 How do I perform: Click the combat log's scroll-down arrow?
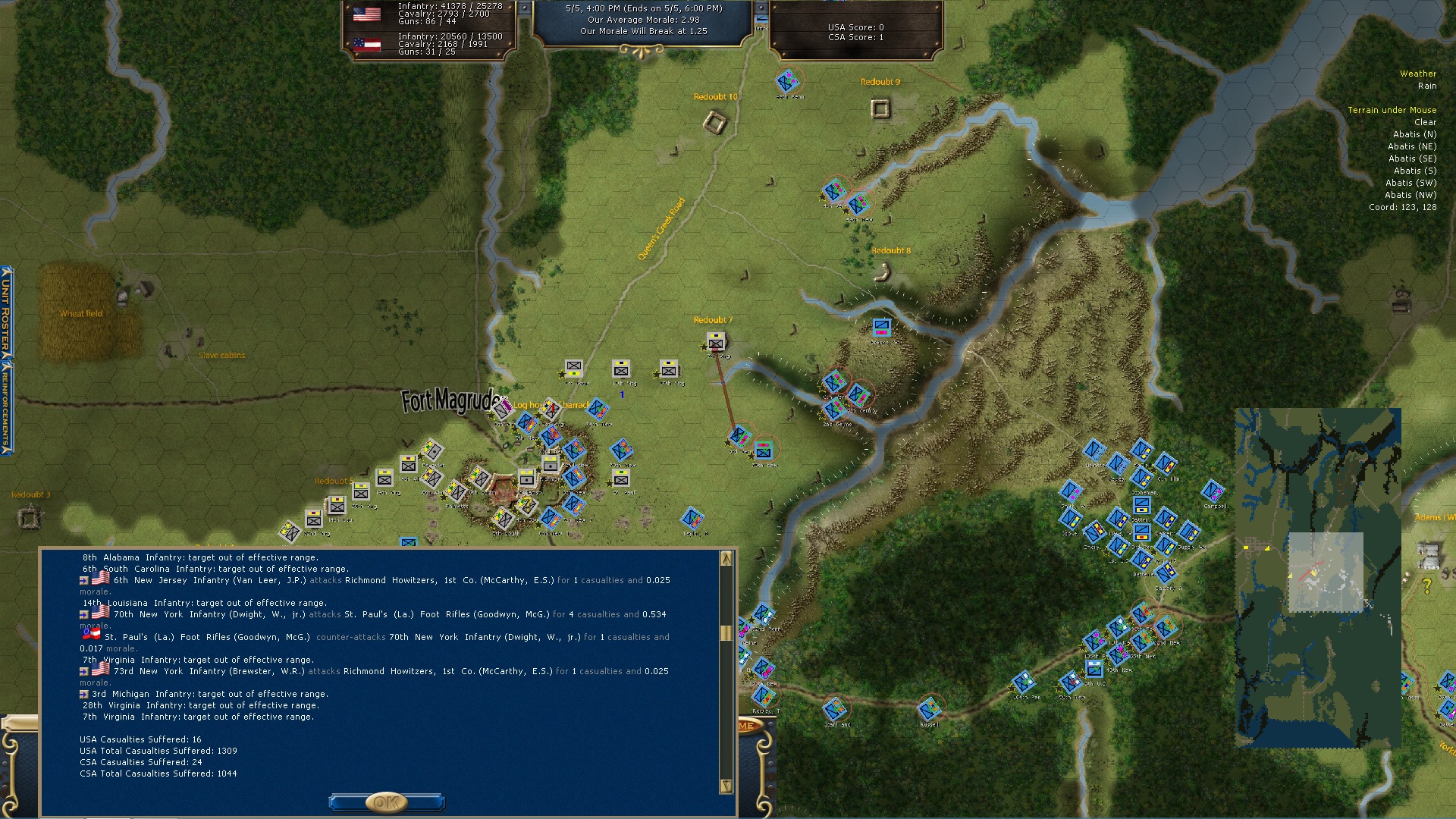(726, 786)
